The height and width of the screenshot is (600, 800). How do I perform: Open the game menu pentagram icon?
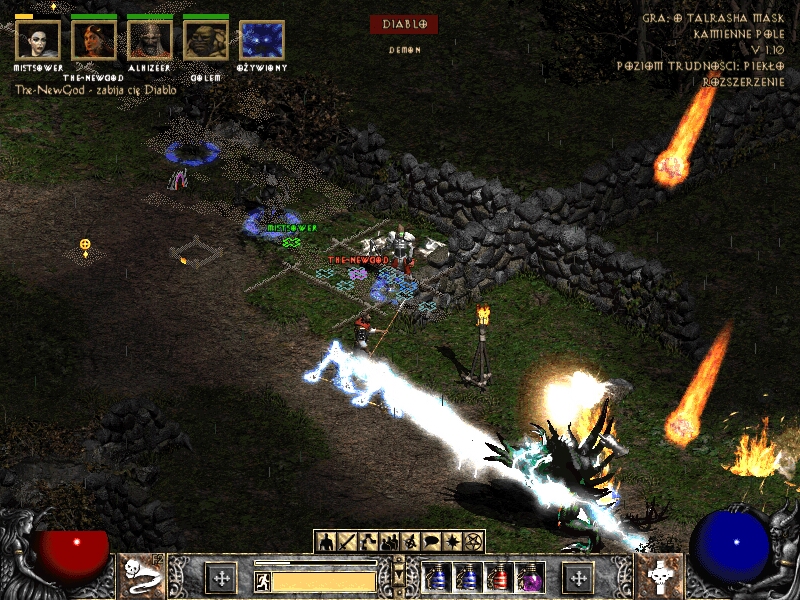pyautogui.click(x=474, y=542)
